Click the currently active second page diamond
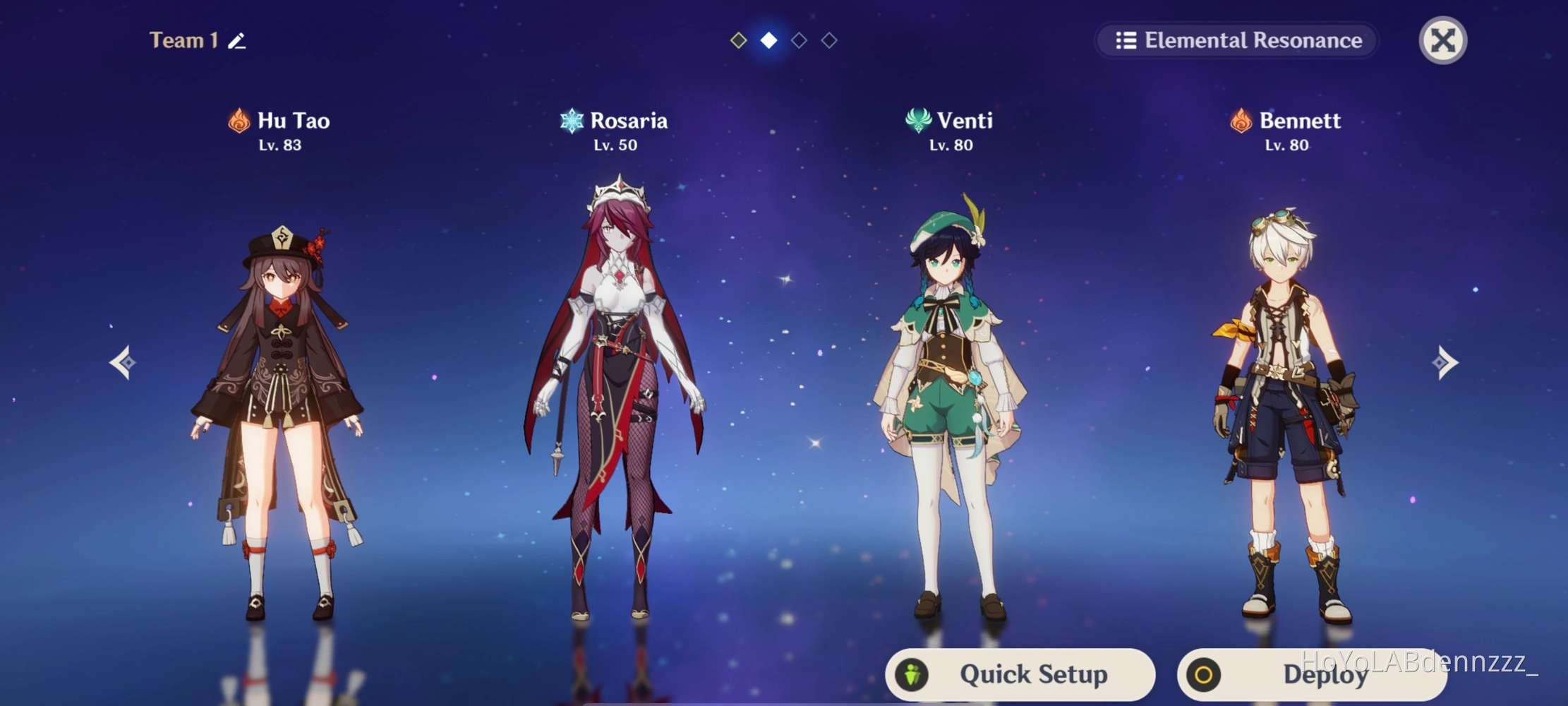Screen dimensions: 1568x706 pyautogui.click(x=768, y=40)
